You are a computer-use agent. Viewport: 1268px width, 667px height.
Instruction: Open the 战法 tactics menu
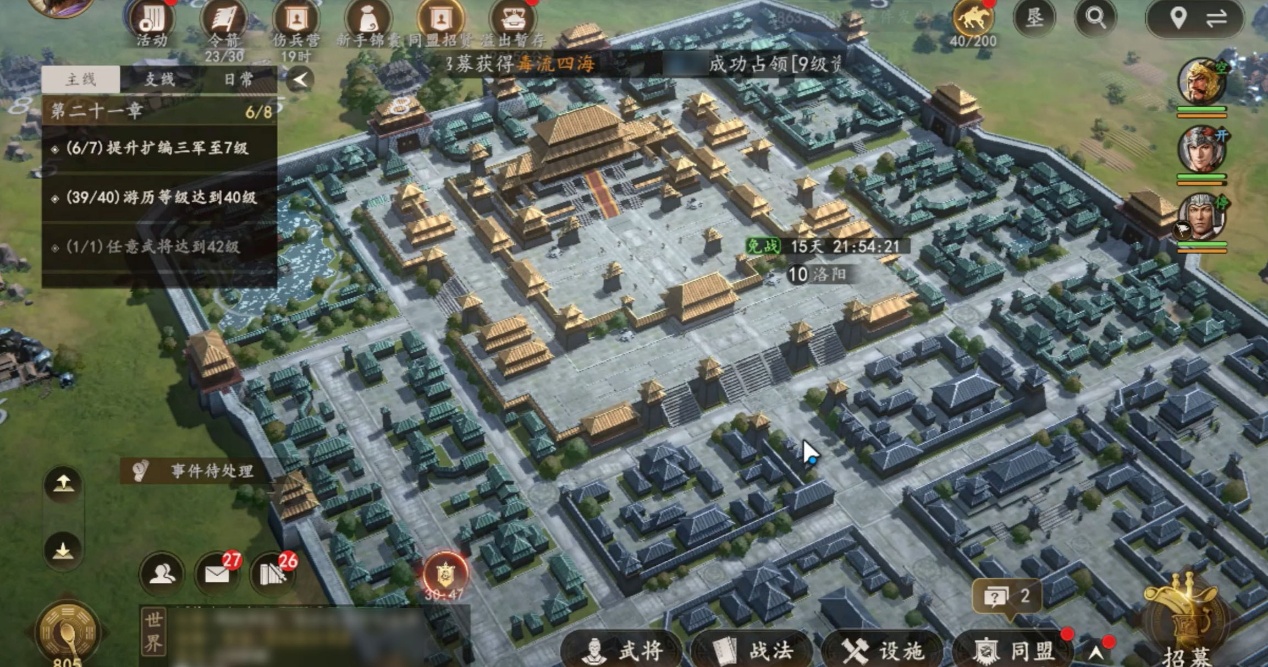click(754, 650)
